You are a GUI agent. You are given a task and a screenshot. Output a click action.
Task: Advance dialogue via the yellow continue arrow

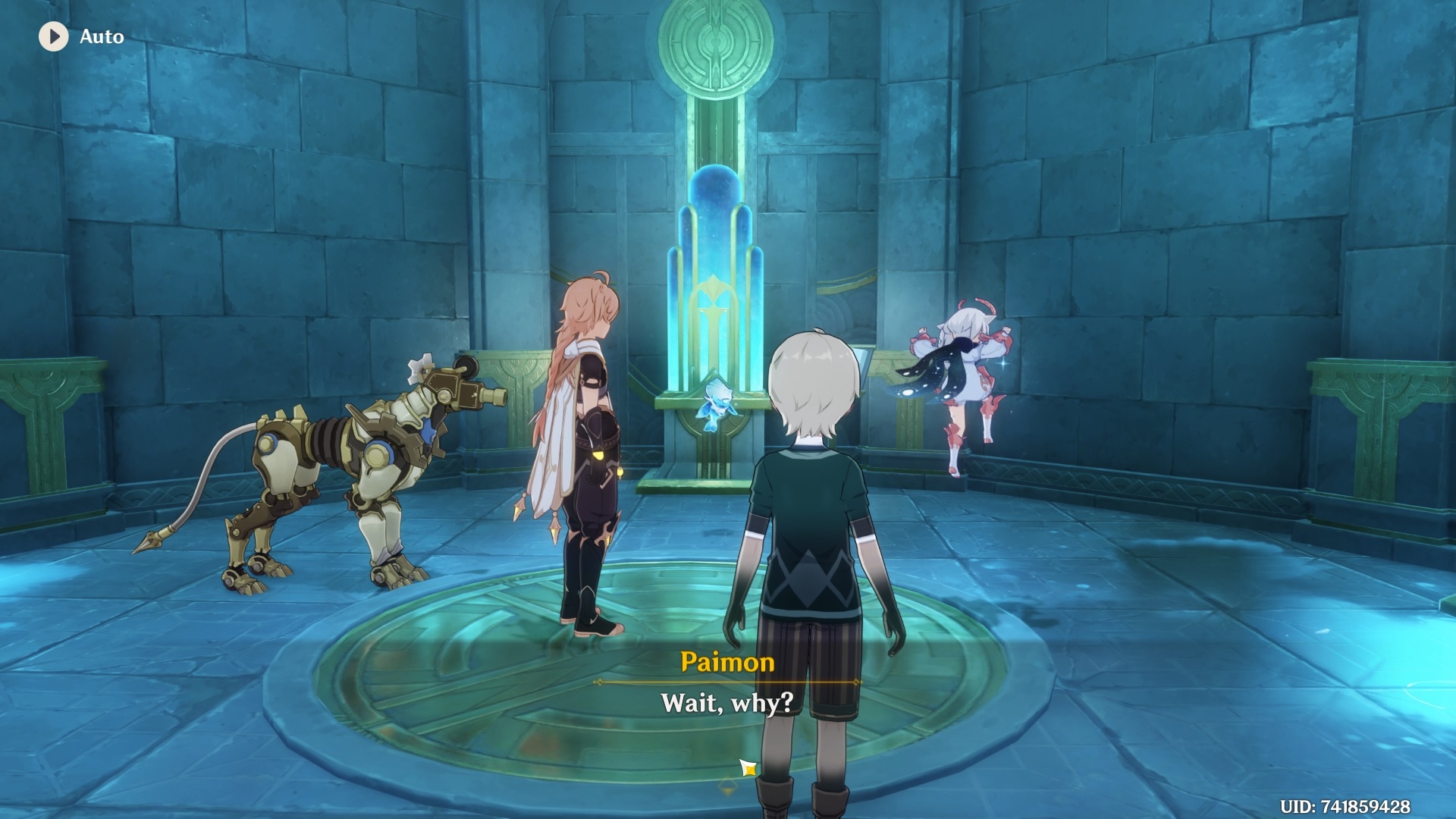pyautogui.click(x=748, y=769)
